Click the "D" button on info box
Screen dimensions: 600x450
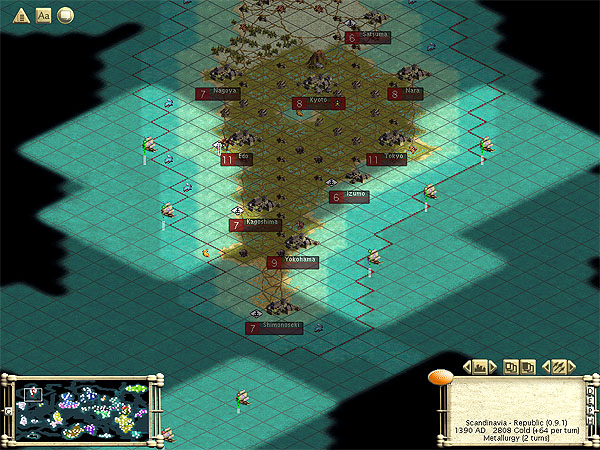590,390
